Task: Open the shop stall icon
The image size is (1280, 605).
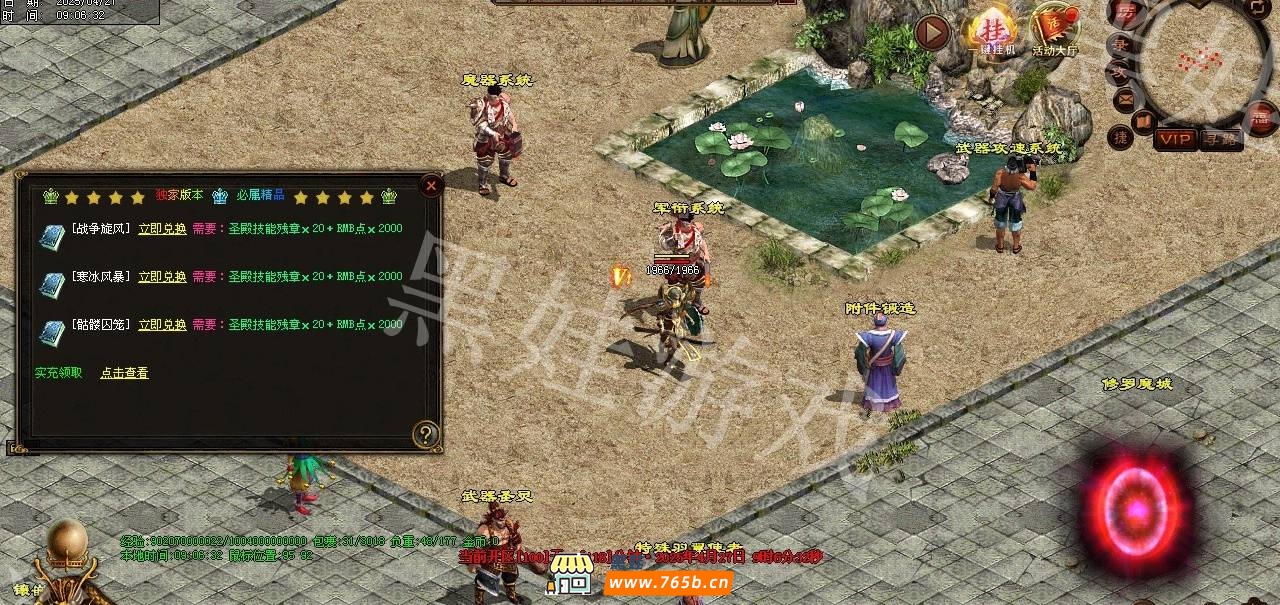Action: [571, 576]
